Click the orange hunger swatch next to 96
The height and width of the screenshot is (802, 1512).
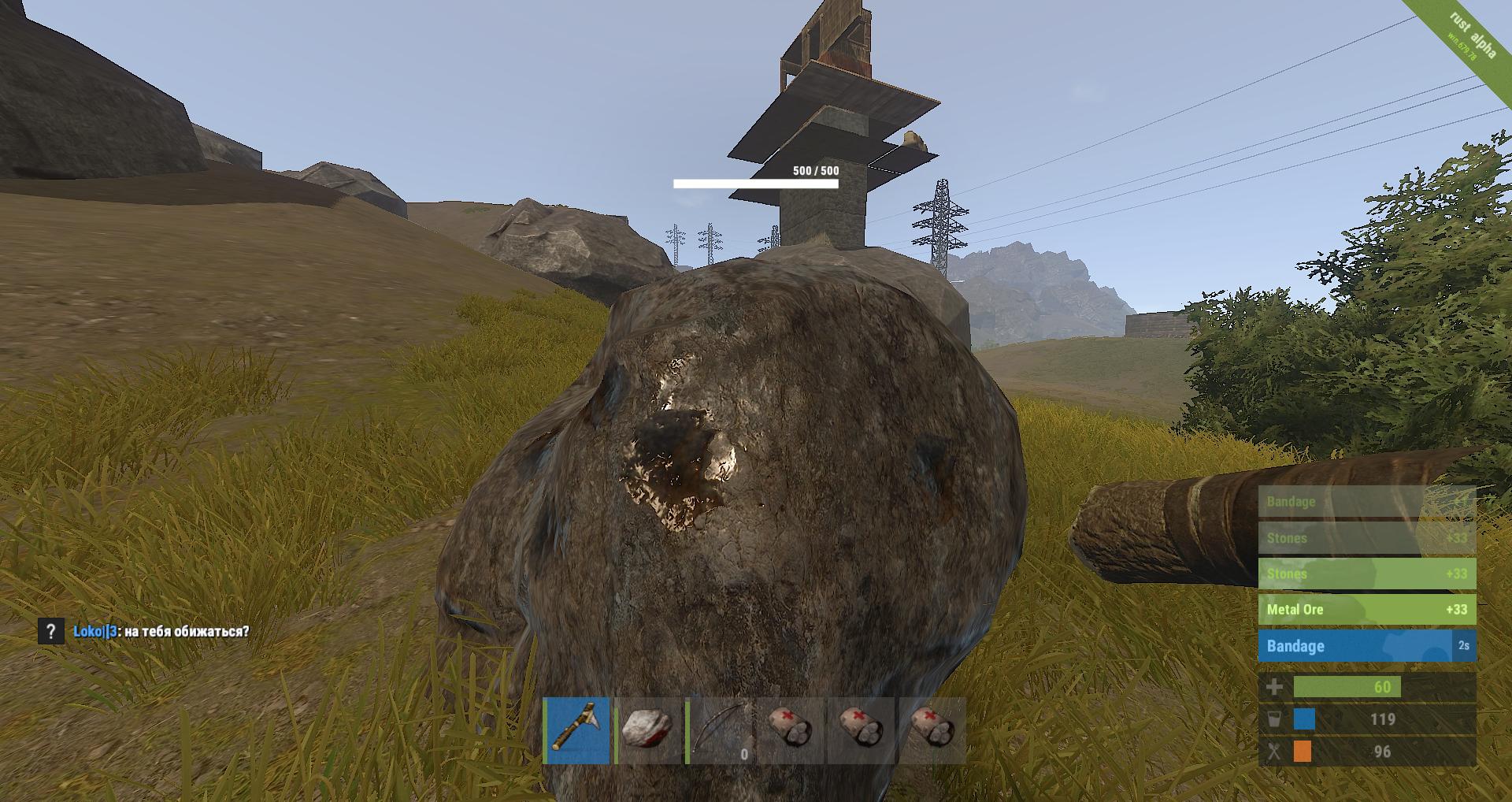click(1303, 752)
